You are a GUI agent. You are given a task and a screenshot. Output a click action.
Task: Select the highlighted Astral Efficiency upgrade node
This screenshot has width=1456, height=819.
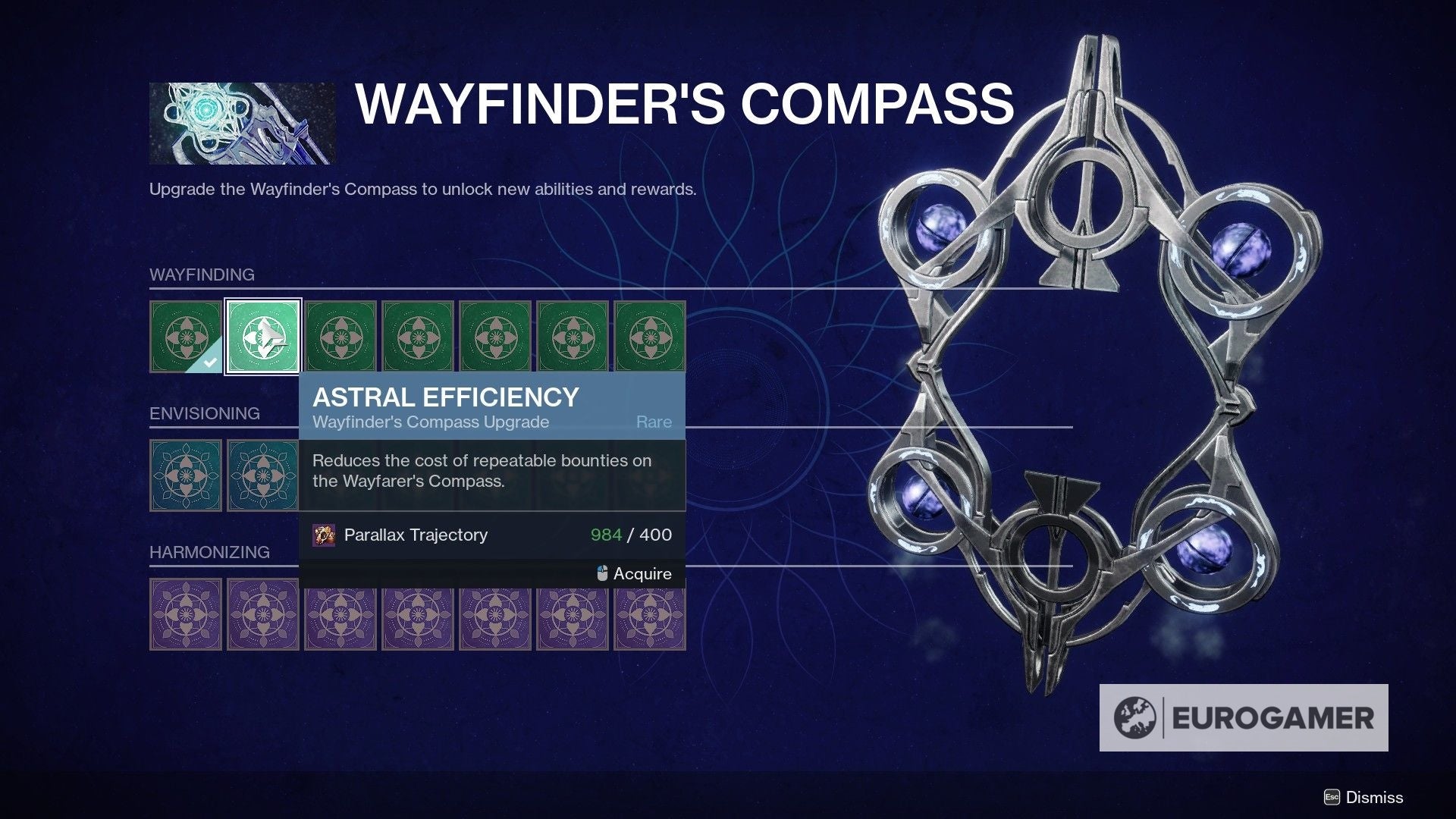point(263,336)
